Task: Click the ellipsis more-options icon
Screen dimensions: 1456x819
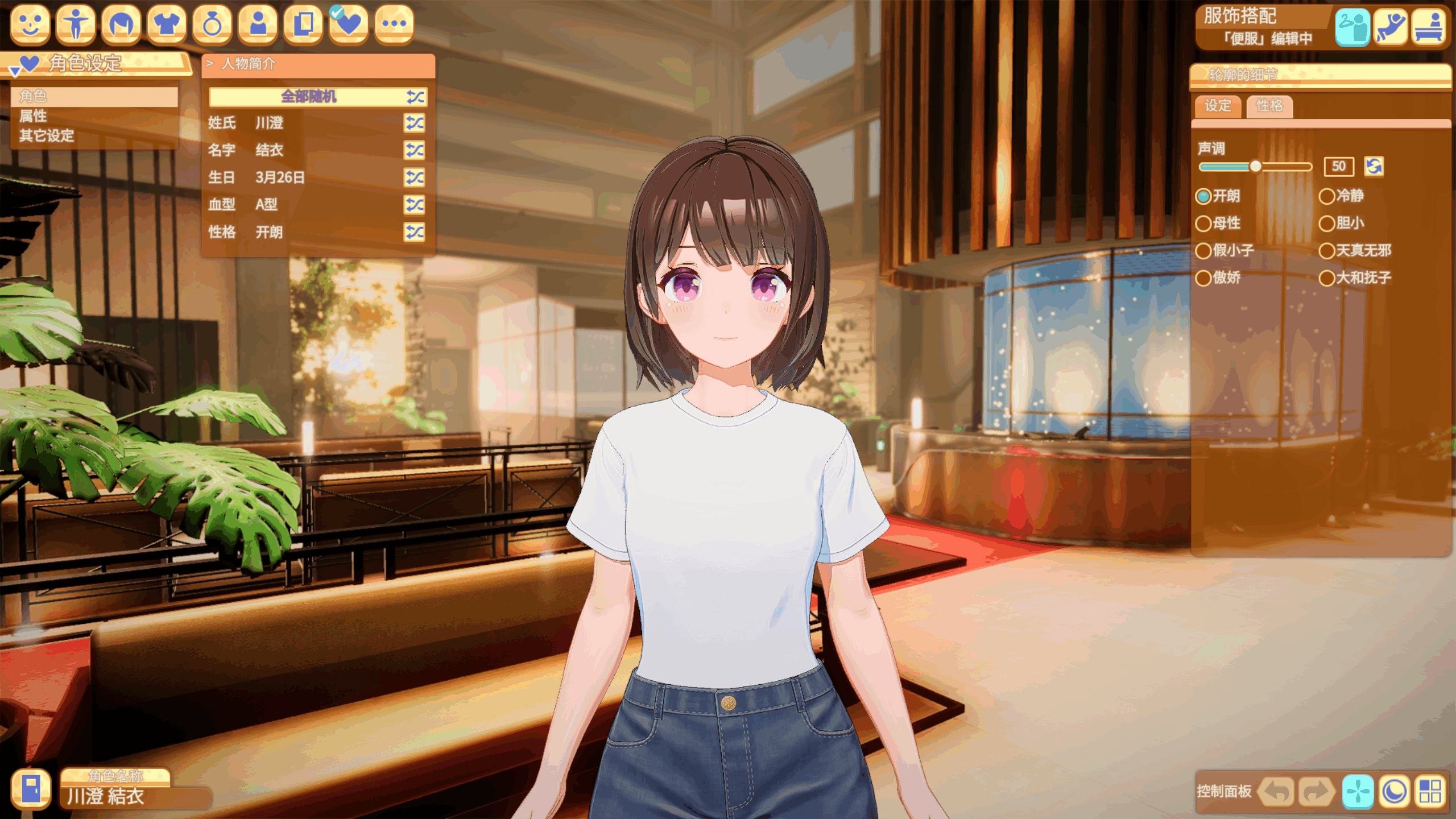Action: (395, 25)
